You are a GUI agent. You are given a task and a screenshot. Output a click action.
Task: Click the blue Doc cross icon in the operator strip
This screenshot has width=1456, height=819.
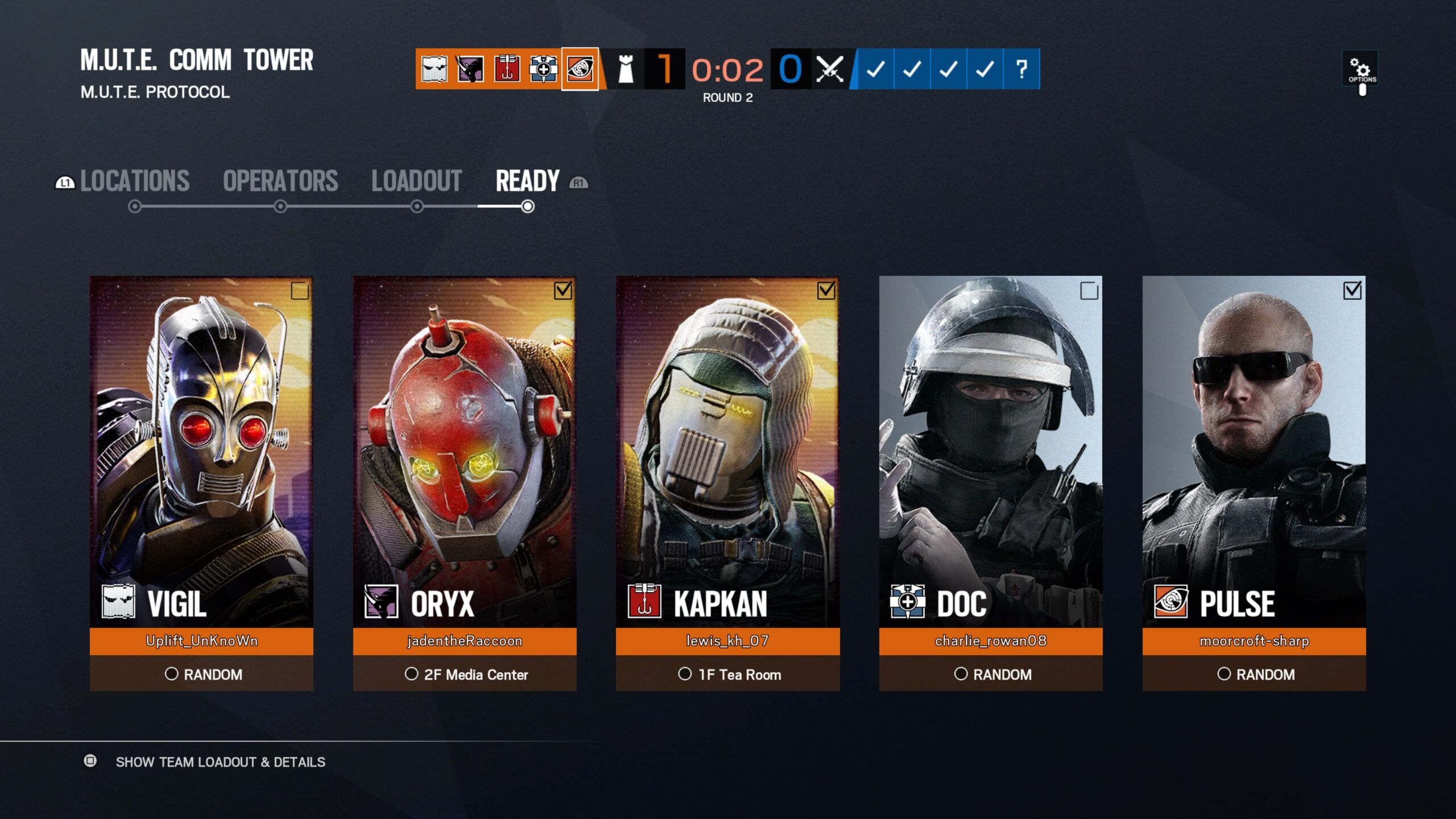[x=544, y=69]
